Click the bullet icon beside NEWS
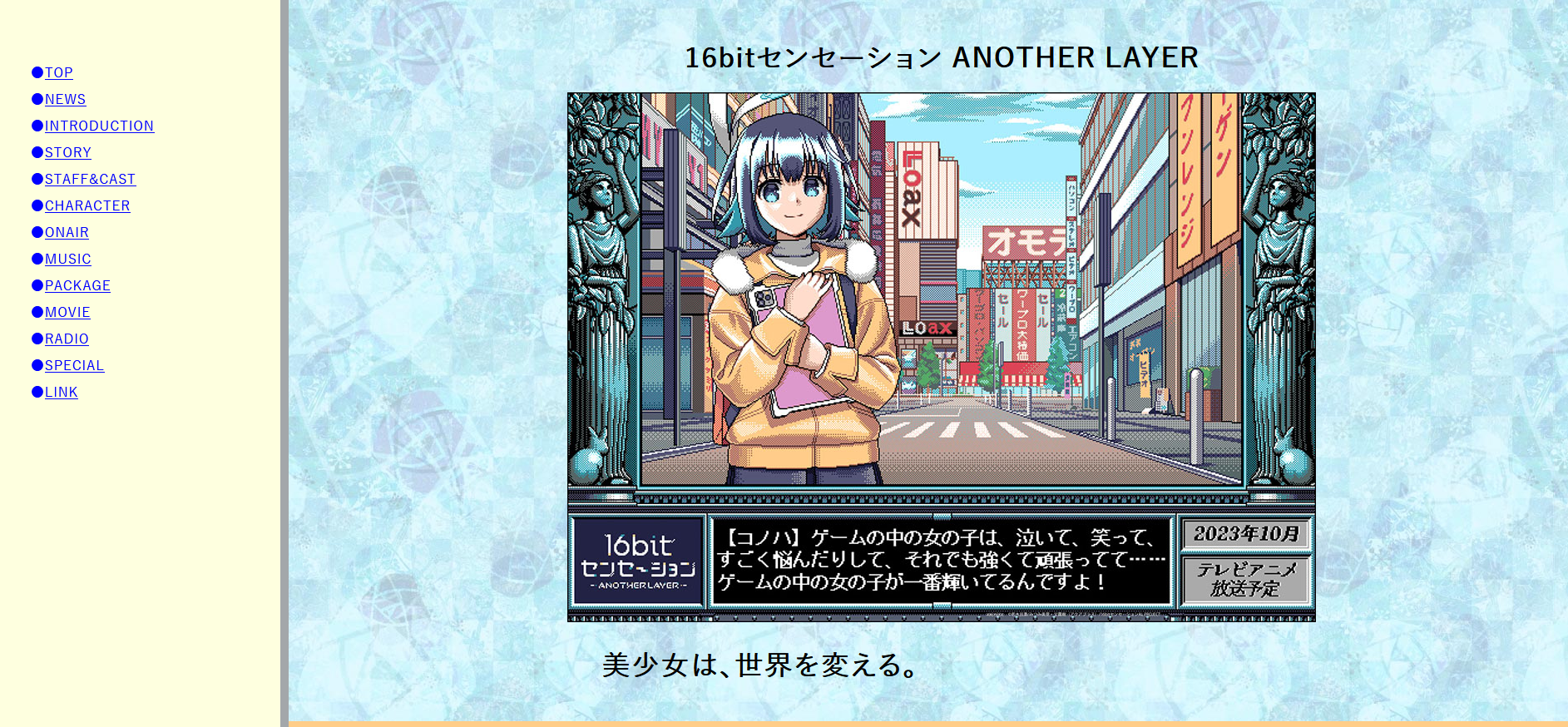Image resolution: width=1568 pixels, height=727 pixels. coord(37,99)
